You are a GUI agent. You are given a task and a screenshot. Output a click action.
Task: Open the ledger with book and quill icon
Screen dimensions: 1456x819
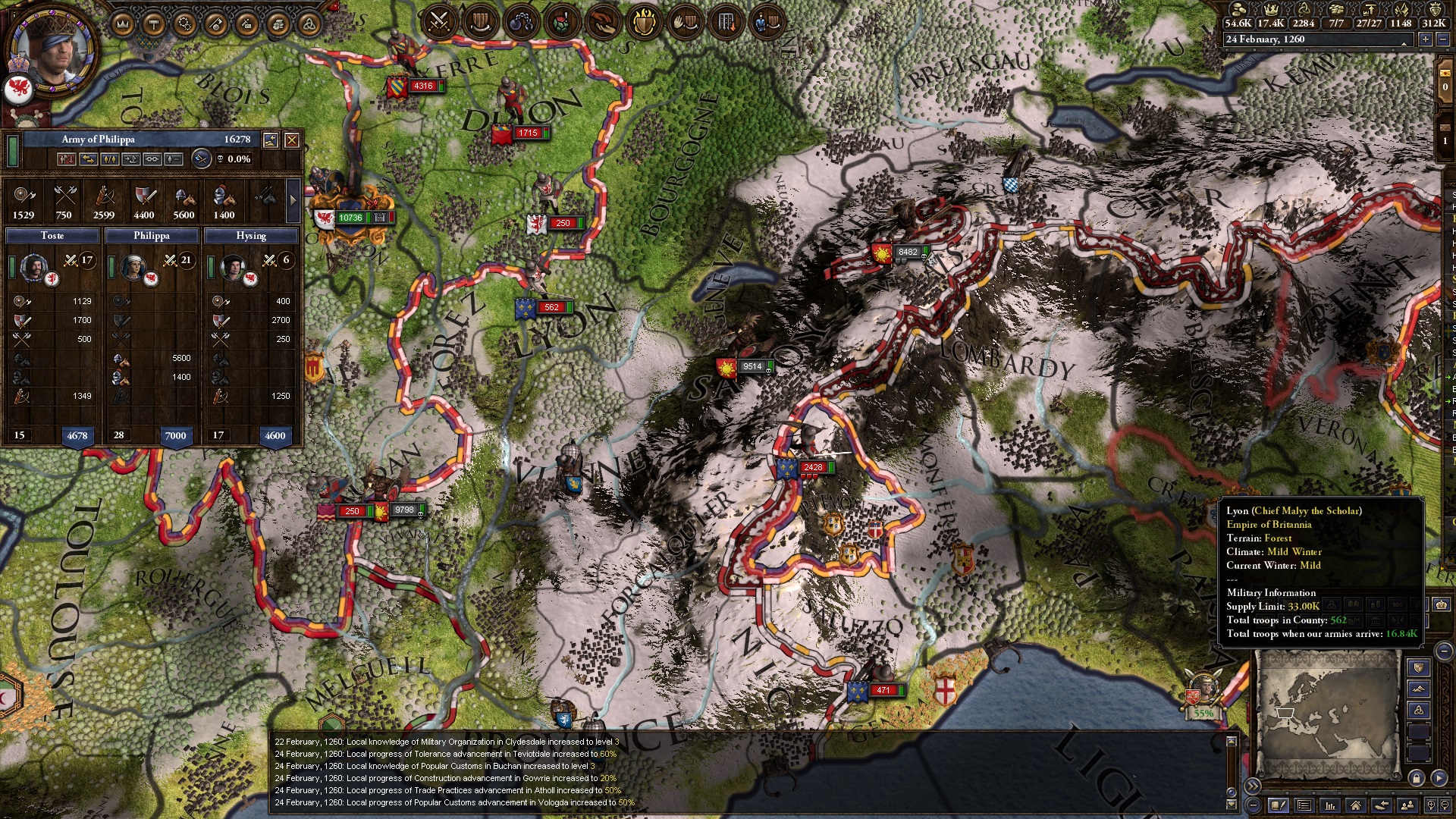[x=1279, y=806]
